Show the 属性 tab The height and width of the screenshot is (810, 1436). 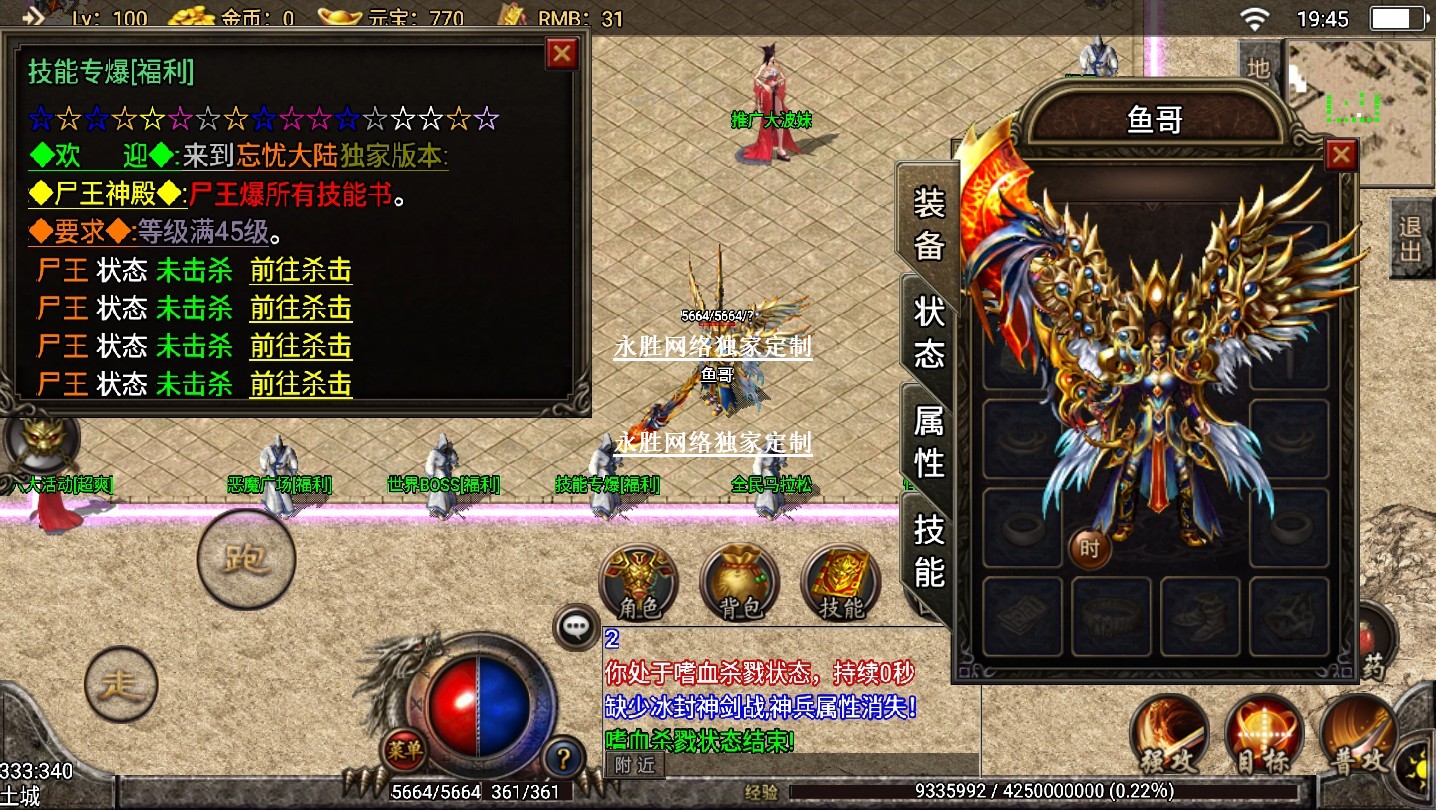tap(929, 441)
